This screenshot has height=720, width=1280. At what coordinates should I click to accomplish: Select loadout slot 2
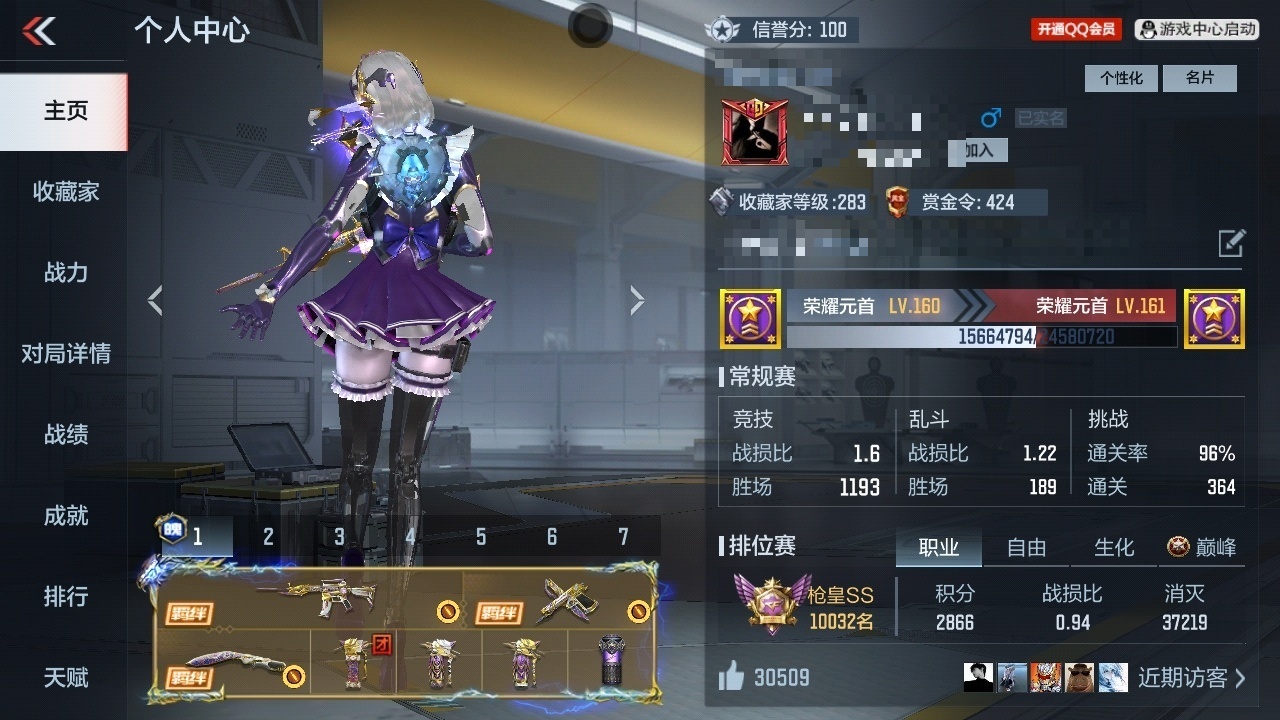pyautogui.click(x=268, y=537)
